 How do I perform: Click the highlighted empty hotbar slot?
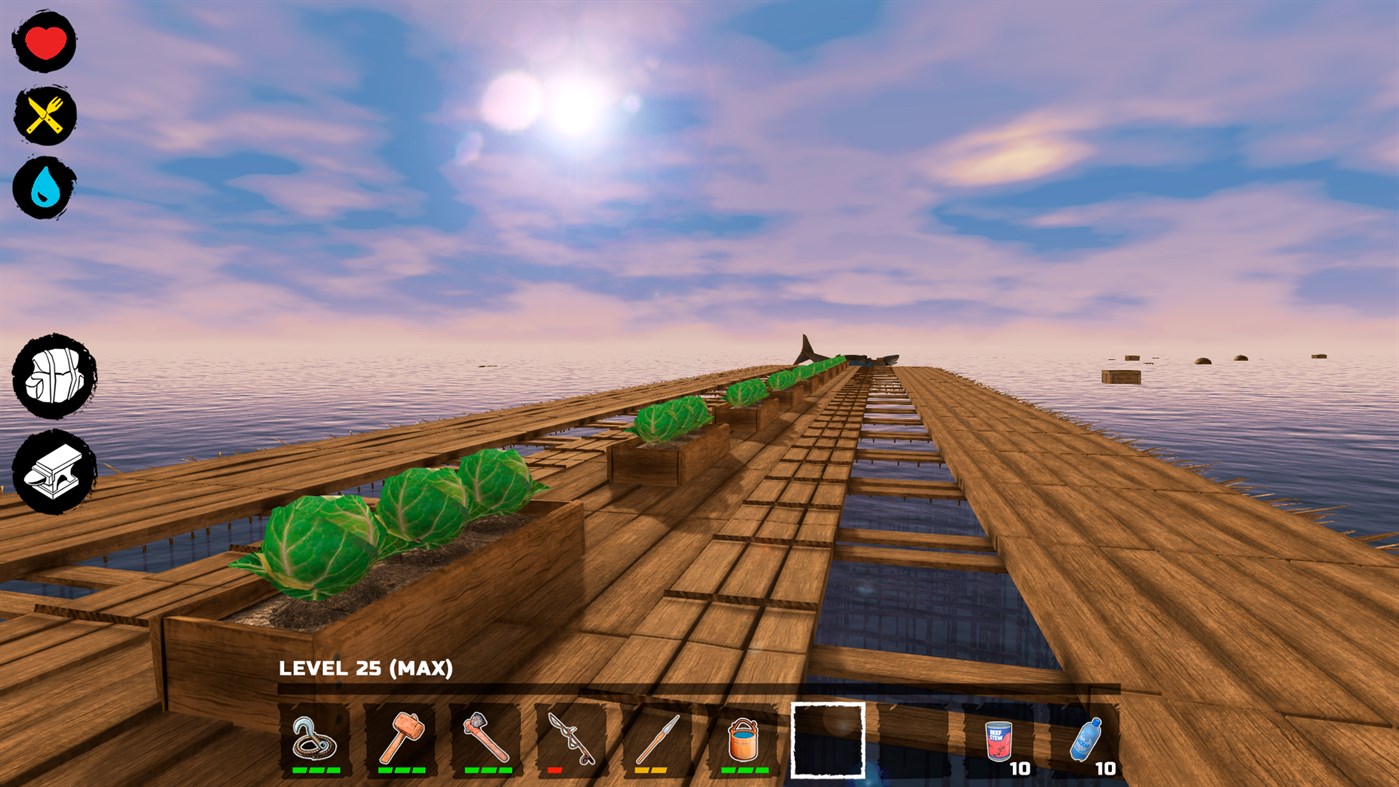point(827,741)
